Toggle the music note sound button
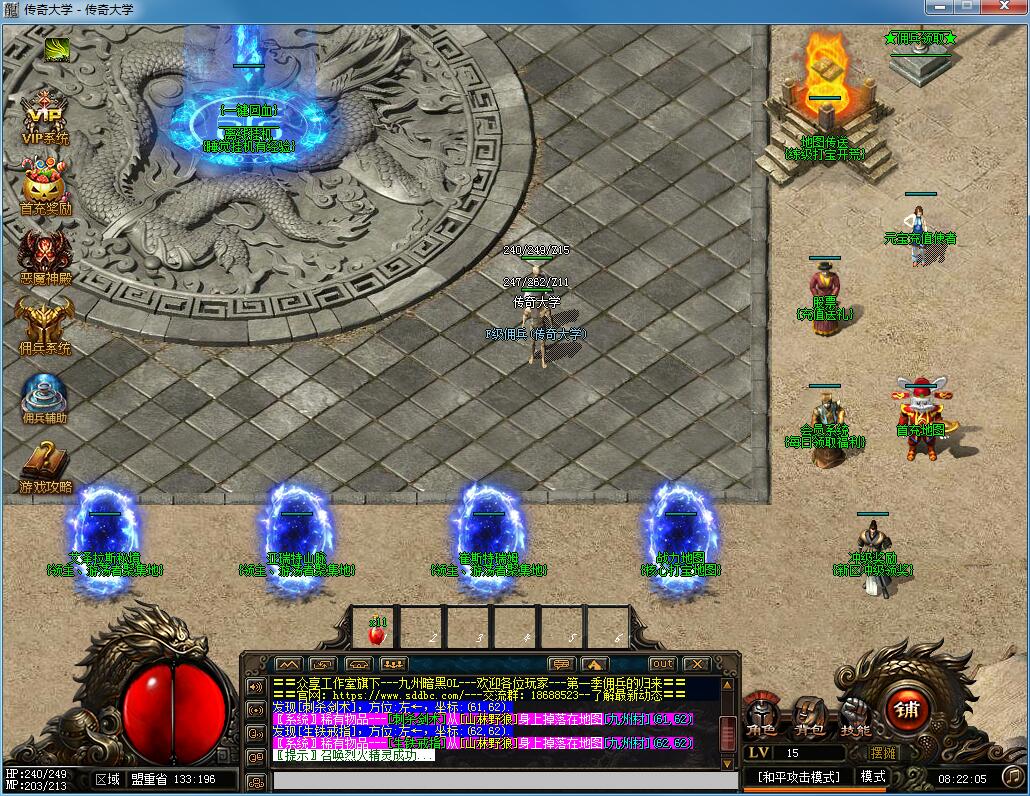 coord(1013,777)
